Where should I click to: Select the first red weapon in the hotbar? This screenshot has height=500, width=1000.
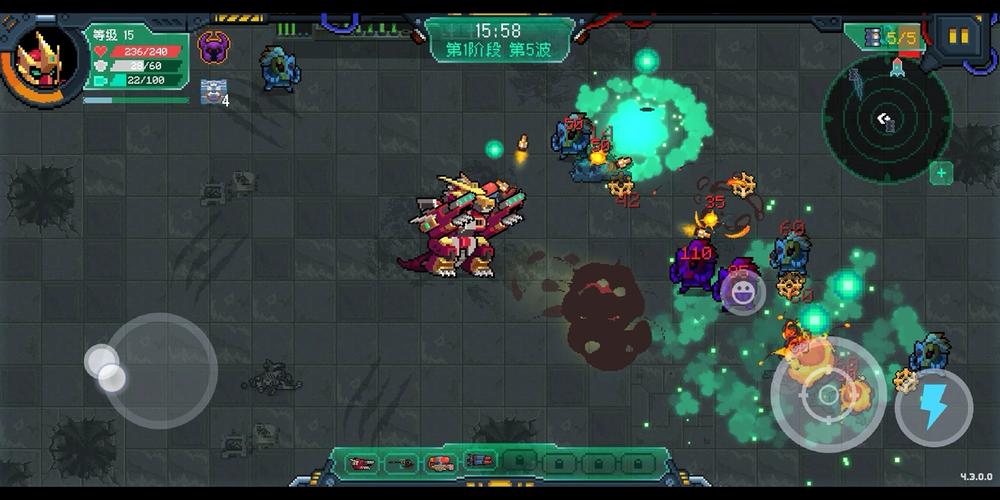point(363,462)
